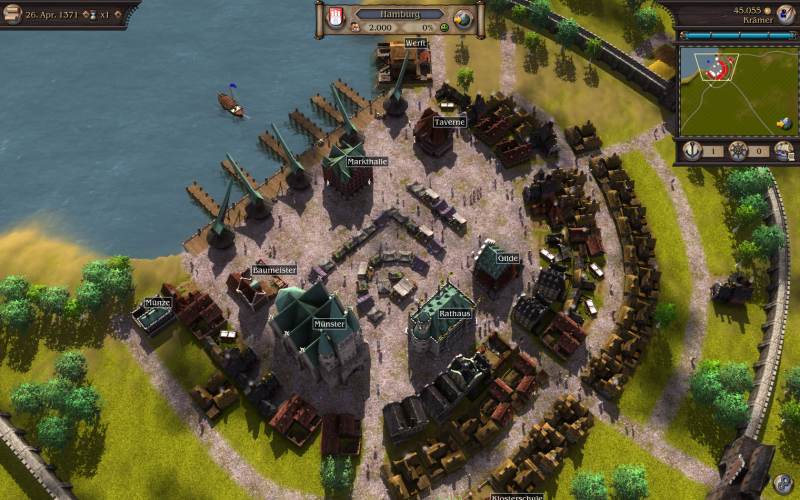
Task: Open the Münze building label
Action: coord(158,302)
